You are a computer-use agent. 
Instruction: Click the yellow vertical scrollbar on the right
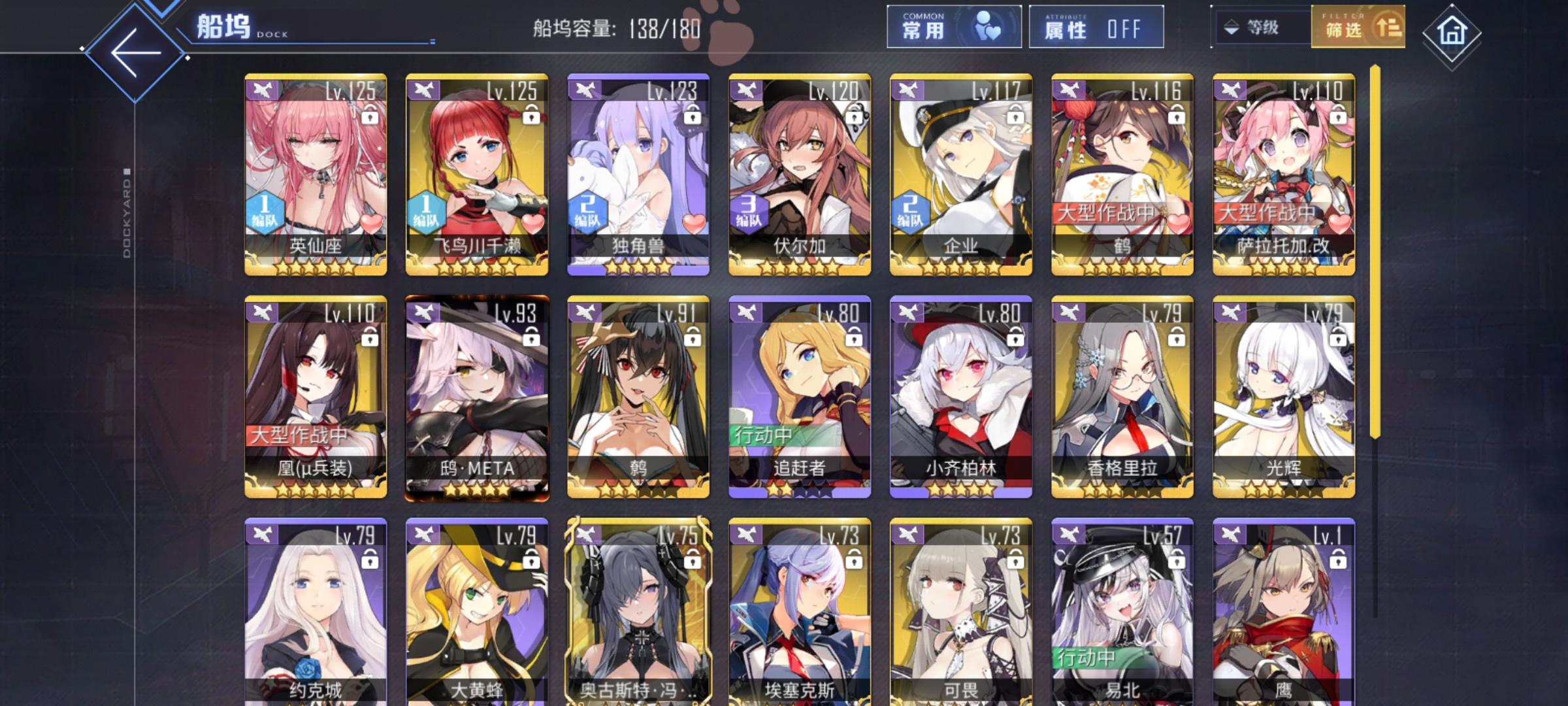[x=1375, y=261]
